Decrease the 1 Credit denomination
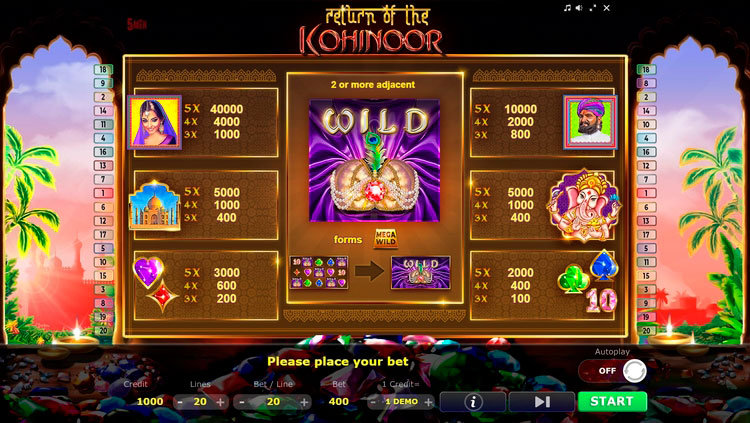 pos(373,402)
